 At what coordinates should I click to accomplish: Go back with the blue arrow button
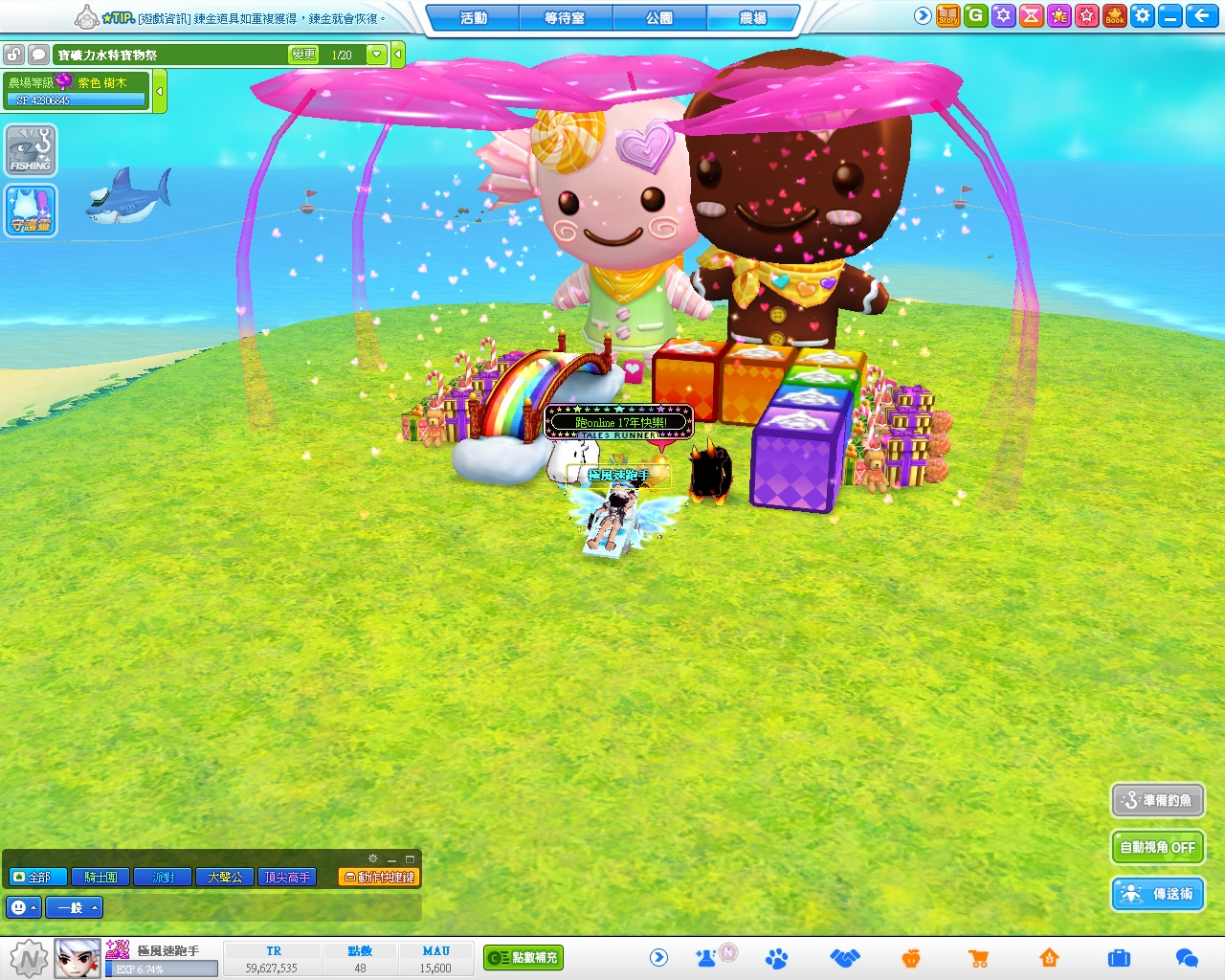(x=1200, y=15)
